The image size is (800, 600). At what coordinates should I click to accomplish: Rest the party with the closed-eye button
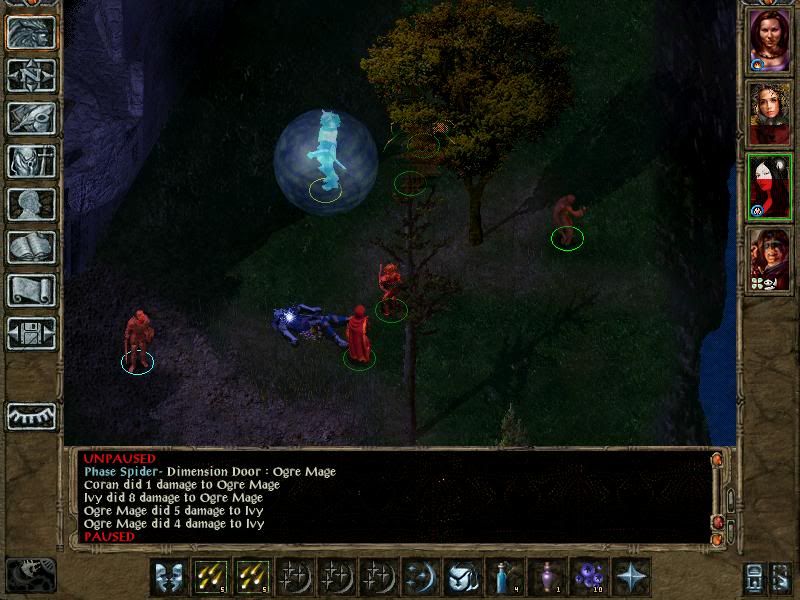coord(32,414)
